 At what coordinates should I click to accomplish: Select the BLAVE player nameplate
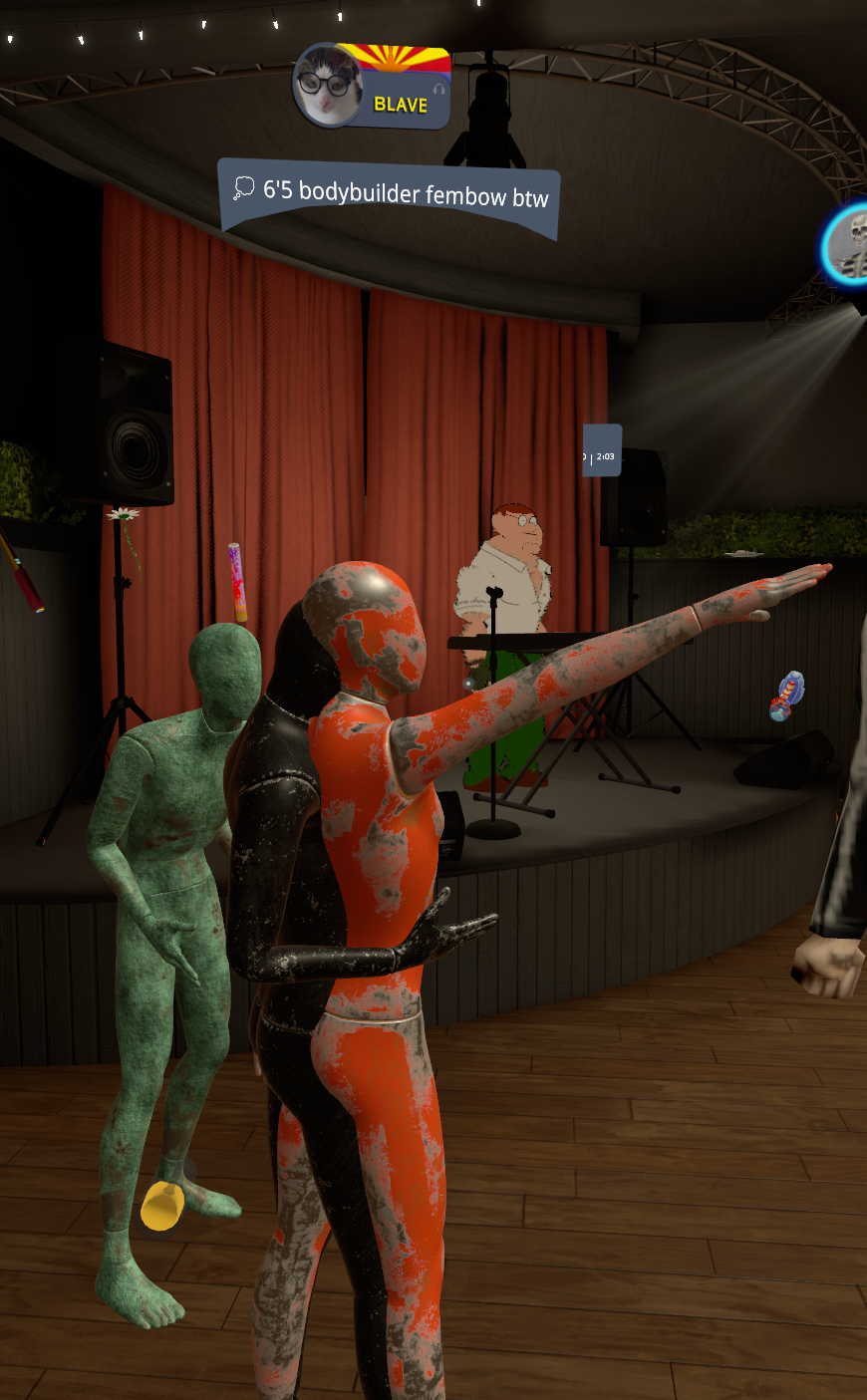pyautogui.click(x=401, y=104)
